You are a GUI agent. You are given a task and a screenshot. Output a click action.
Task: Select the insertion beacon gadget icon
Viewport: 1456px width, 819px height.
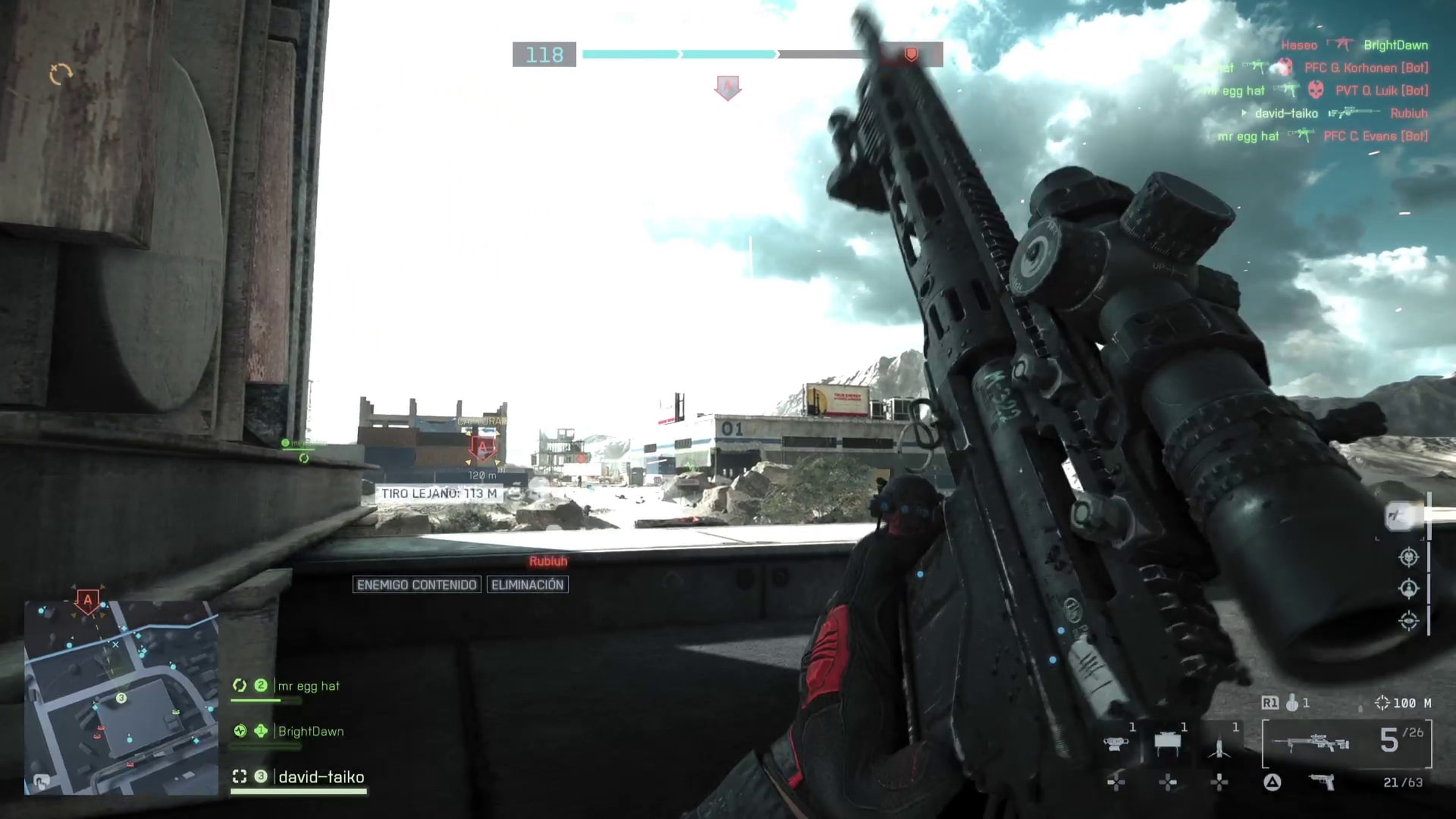click(x=1219, y=747)
